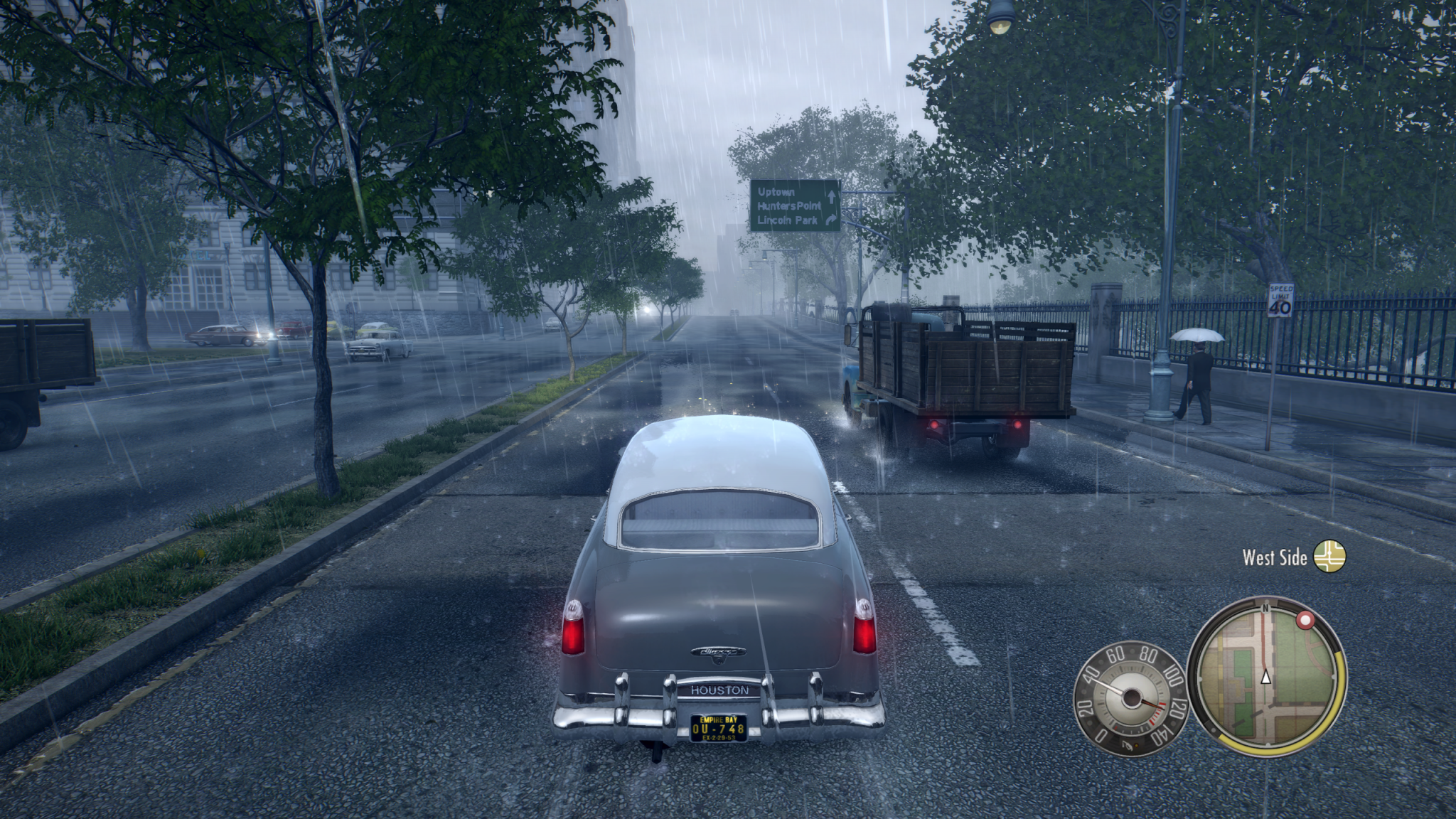Click the West Side district map icon
1456x819 pixels.
[1329, 557]
